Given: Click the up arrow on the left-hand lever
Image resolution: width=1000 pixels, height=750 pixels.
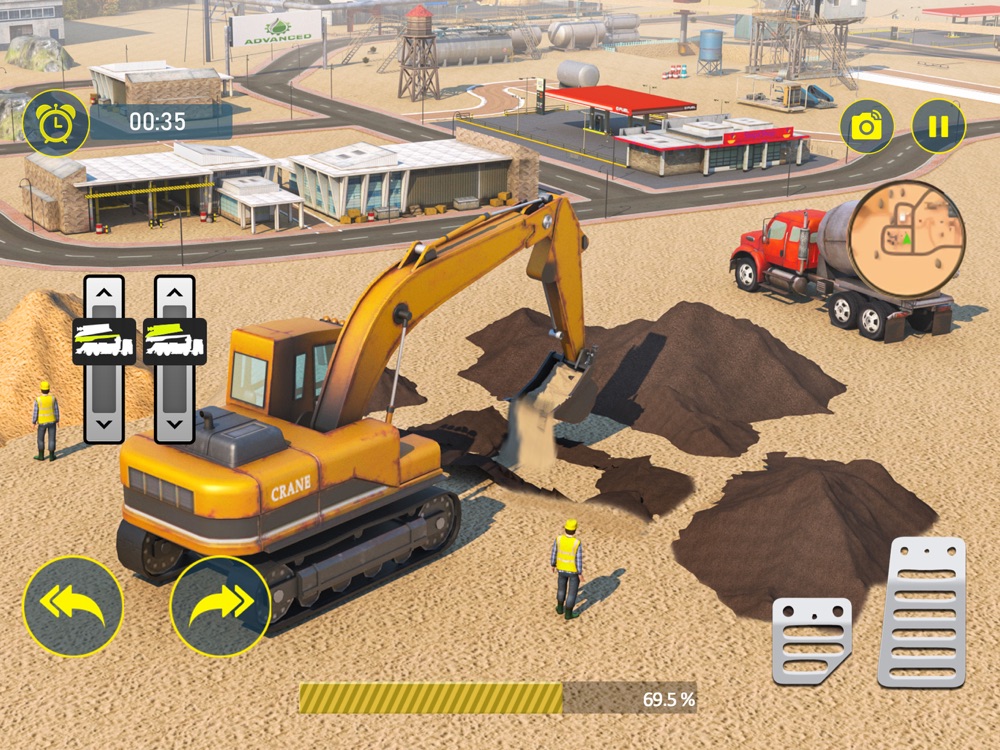Looking at the screenshot, I should [104, 295].
